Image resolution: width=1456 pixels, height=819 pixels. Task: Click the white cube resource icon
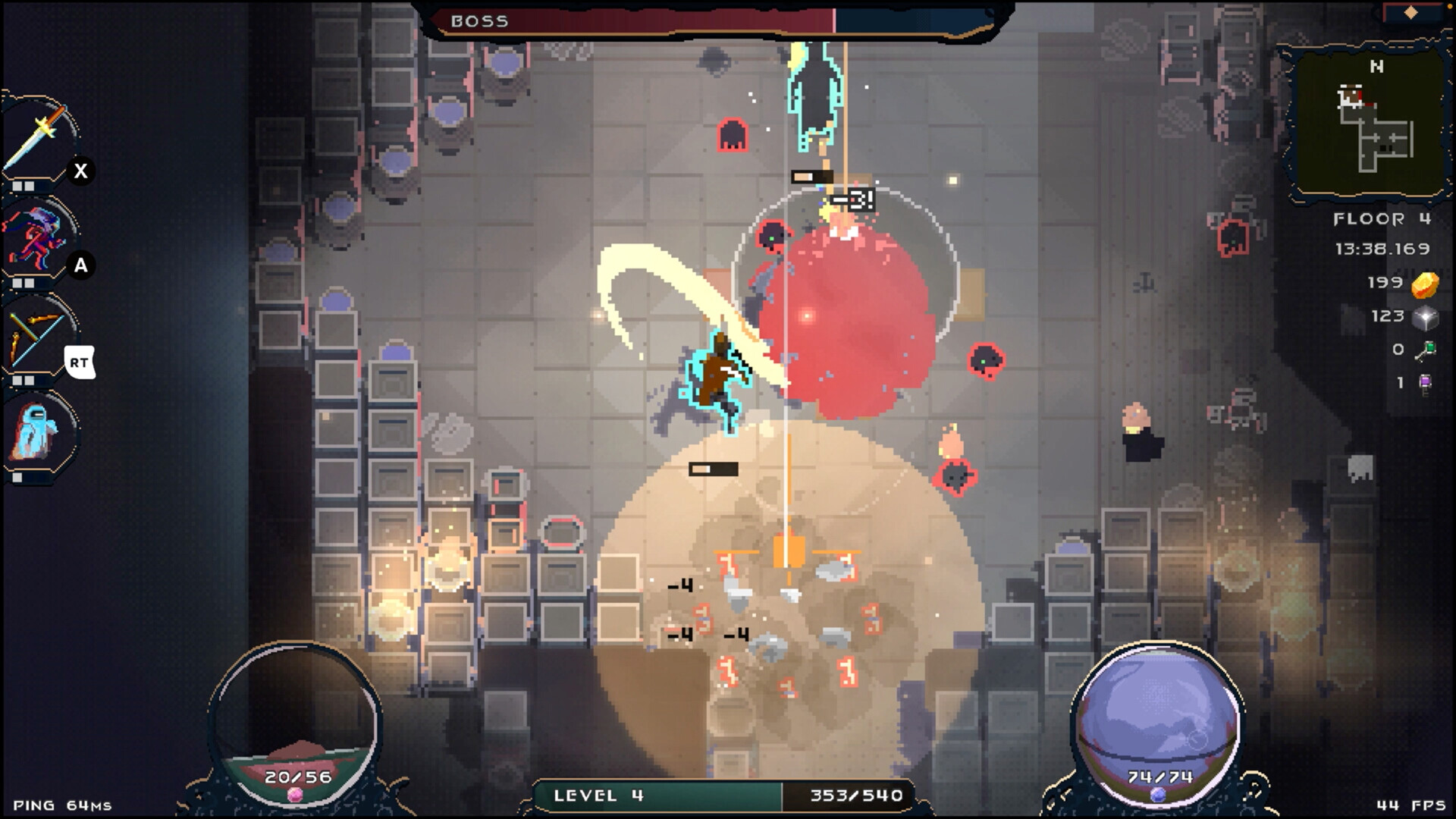1425,317
